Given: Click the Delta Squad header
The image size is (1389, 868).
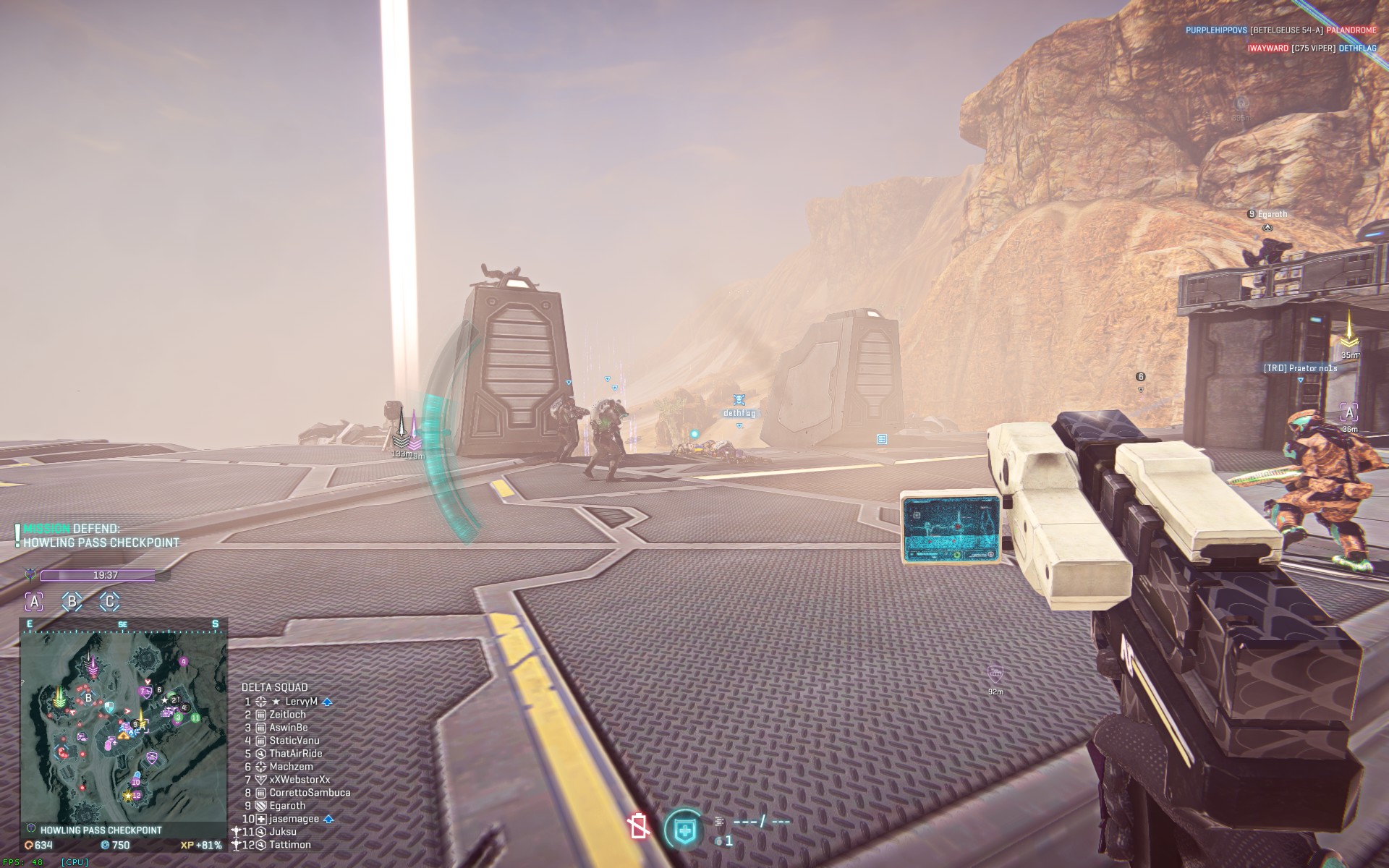Looking at the screenshot, I should click(x=274, y=687).
